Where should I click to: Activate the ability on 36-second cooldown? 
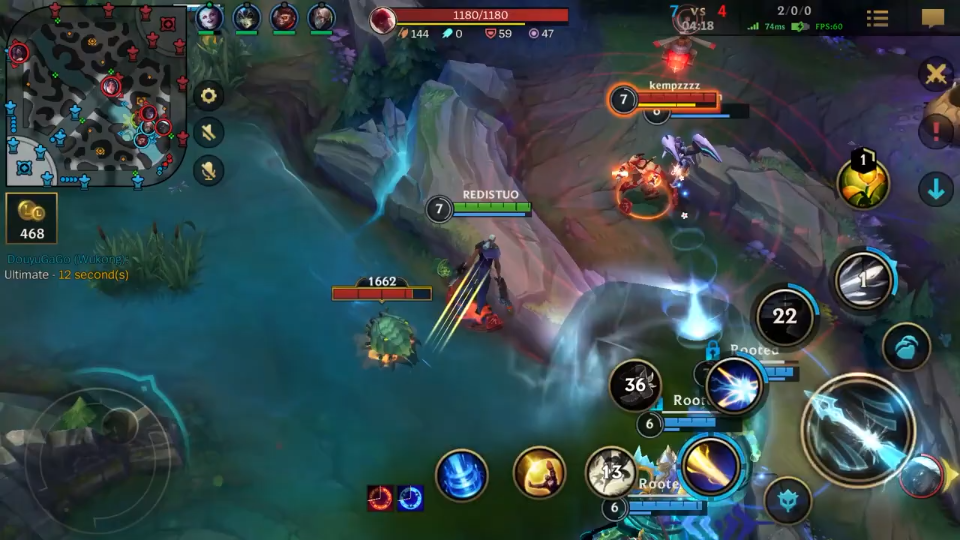pyautogui.click(x=635, y=385)
